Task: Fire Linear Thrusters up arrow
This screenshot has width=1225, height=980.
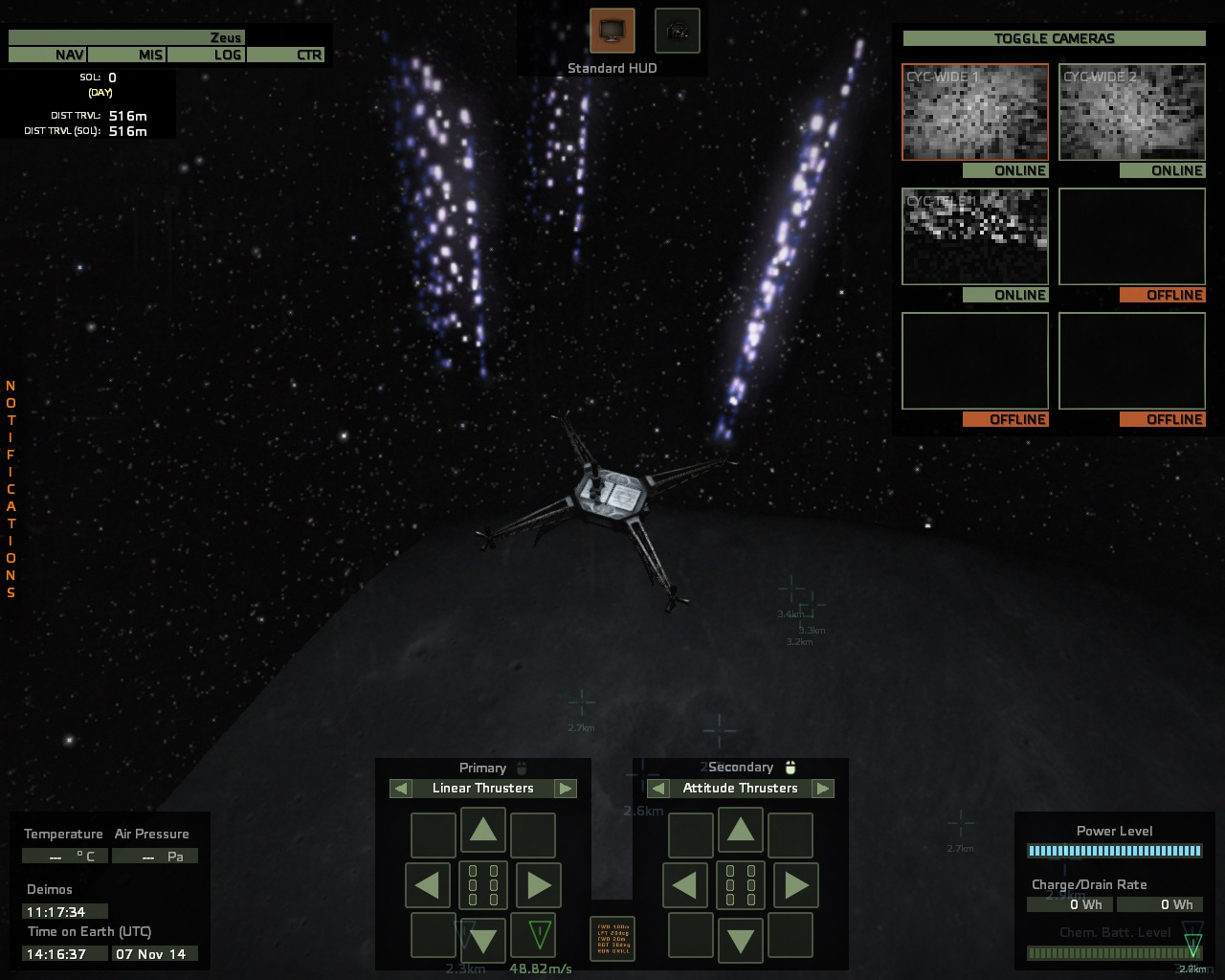Action: [483, 830]
